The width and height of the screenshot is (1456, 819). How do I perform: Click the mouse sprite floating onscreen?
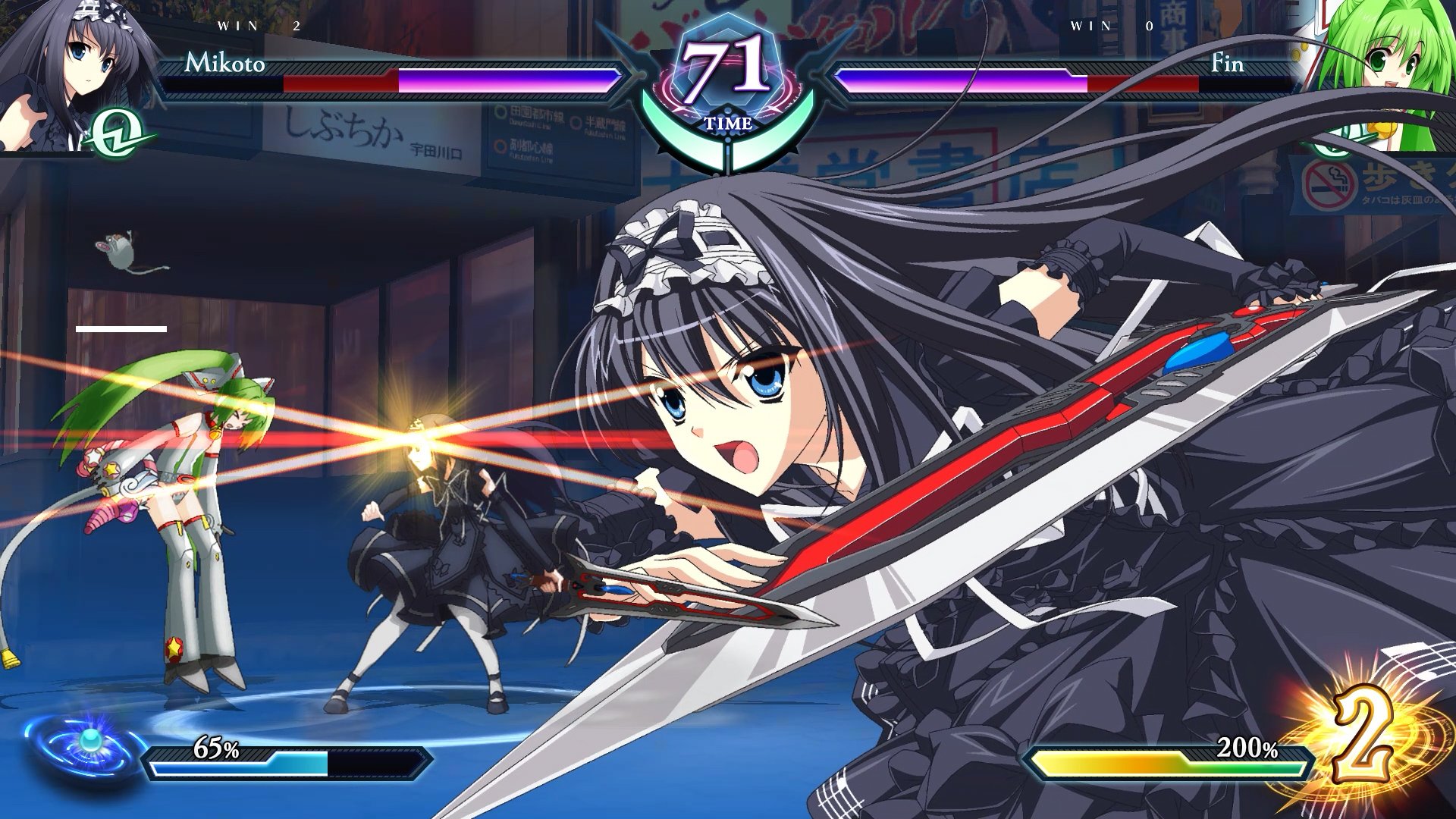[121, 250]
